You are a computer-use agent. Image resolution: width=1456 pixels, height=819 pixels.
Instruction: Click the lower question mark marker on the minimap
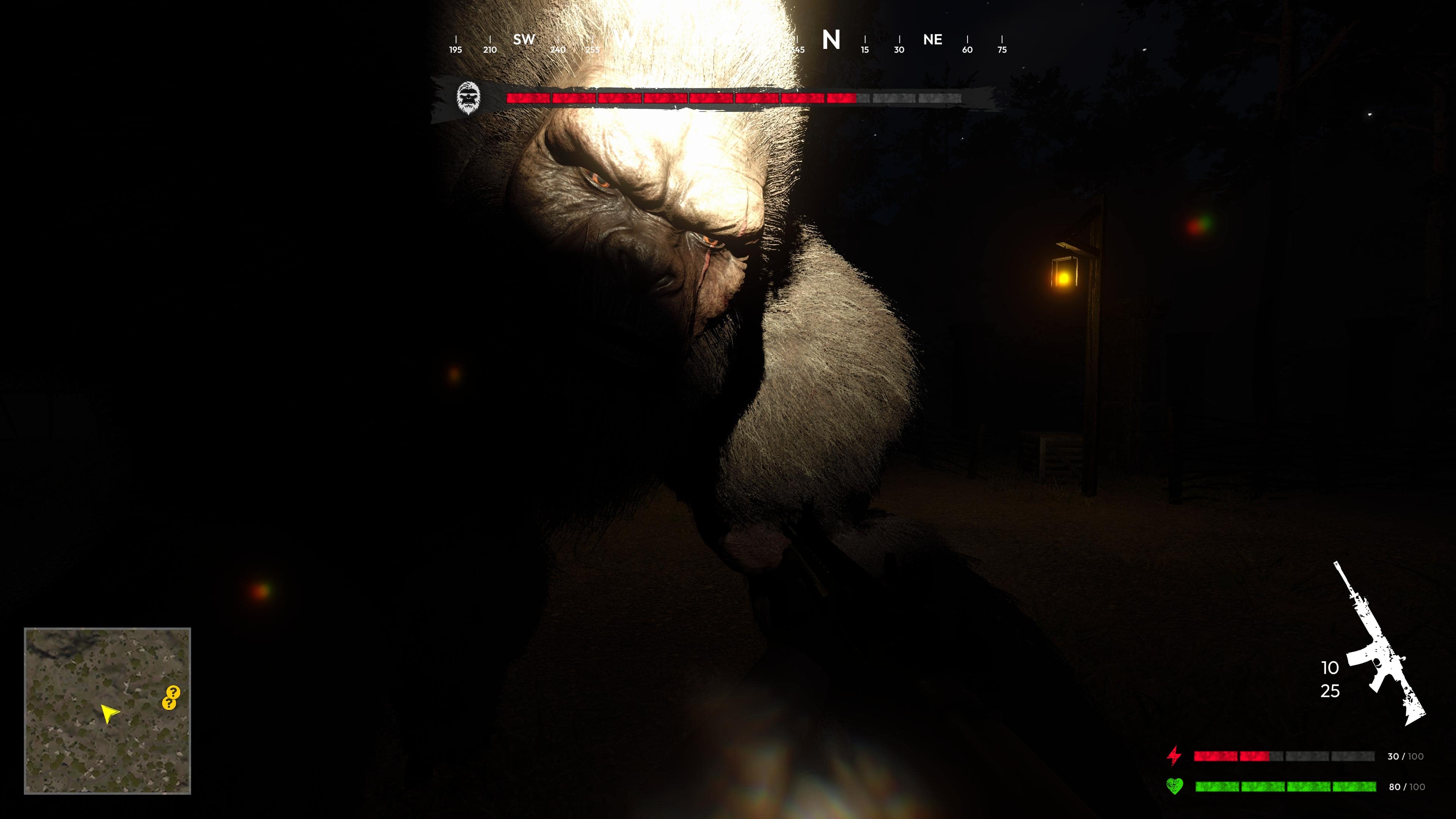169,704
